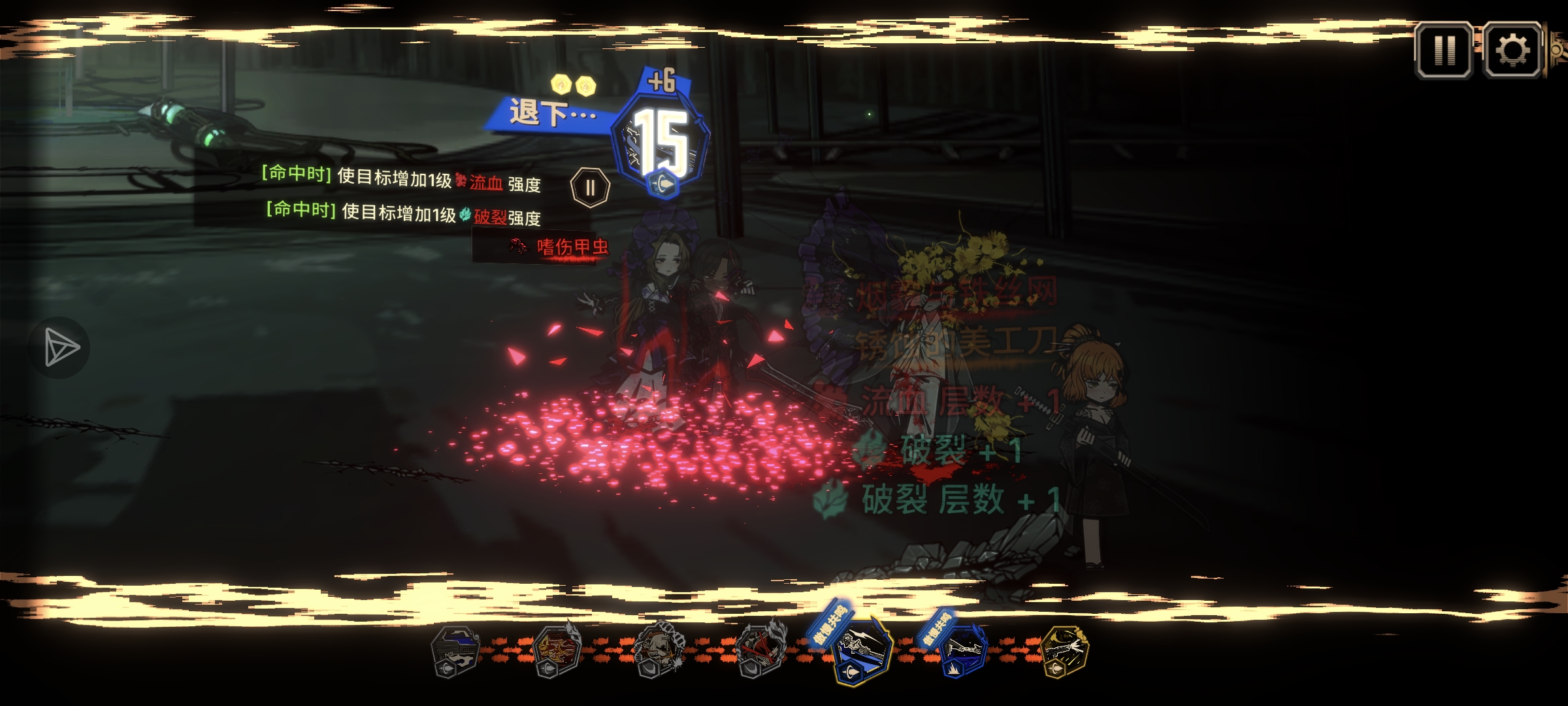Open the underlined 破裂 keyword link
The width and height of the screenshot is (1568, 706).
(x=490, y=217)
